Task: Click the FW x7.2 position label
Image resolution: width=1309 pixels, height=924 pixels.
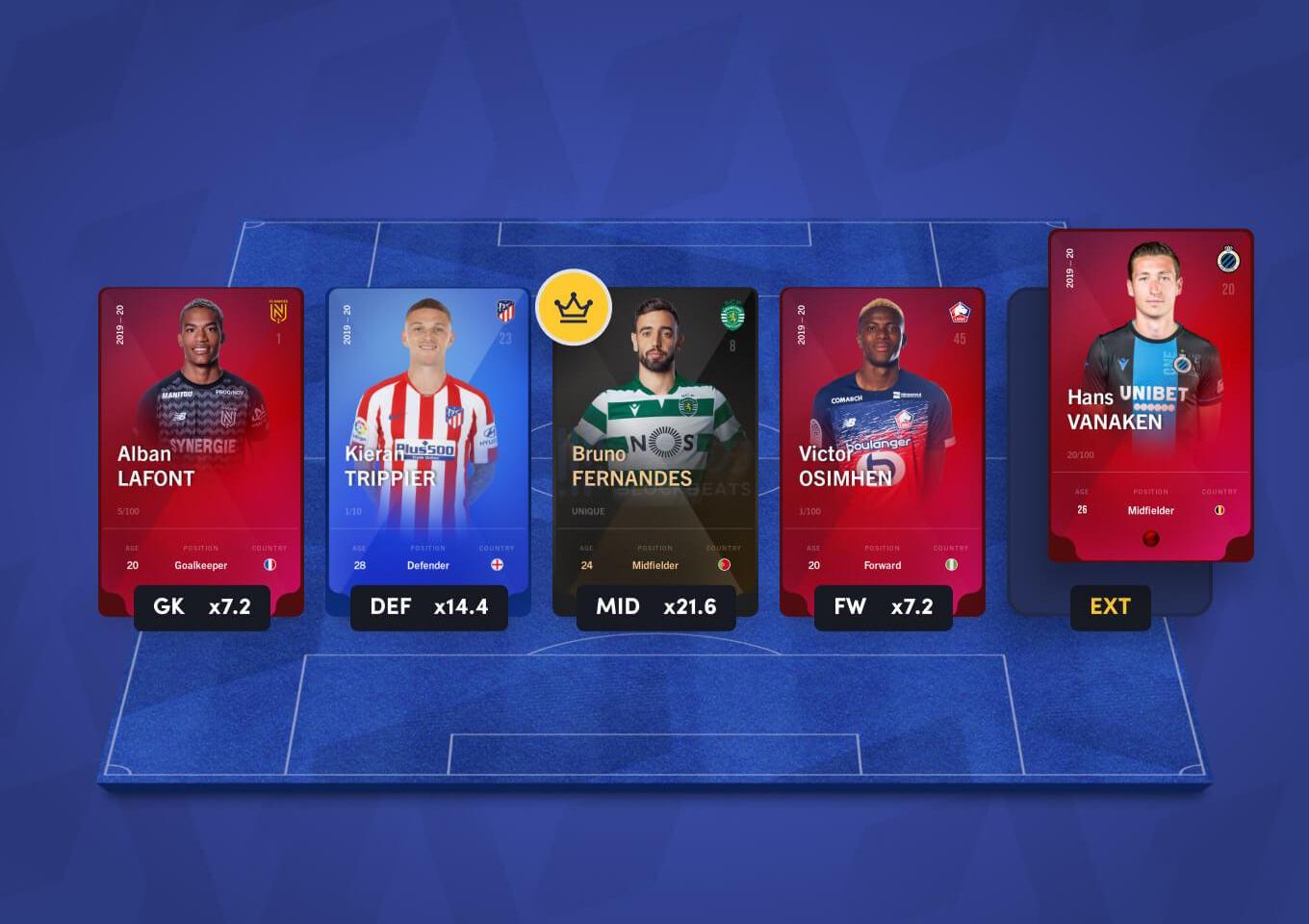Action: tap(883, 607)
